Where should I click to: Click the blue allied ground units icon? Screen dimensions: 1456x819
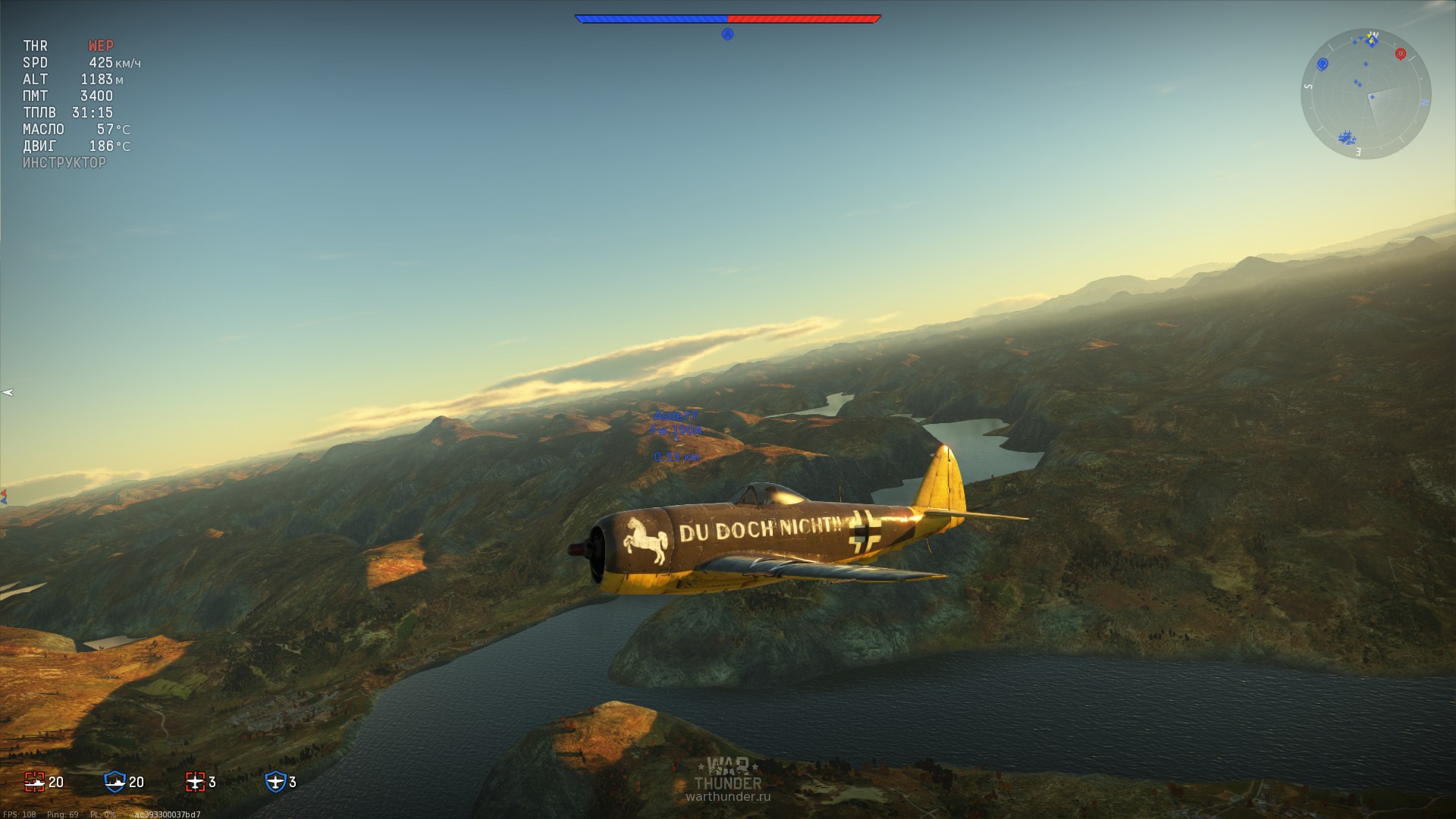click(115, 782)
